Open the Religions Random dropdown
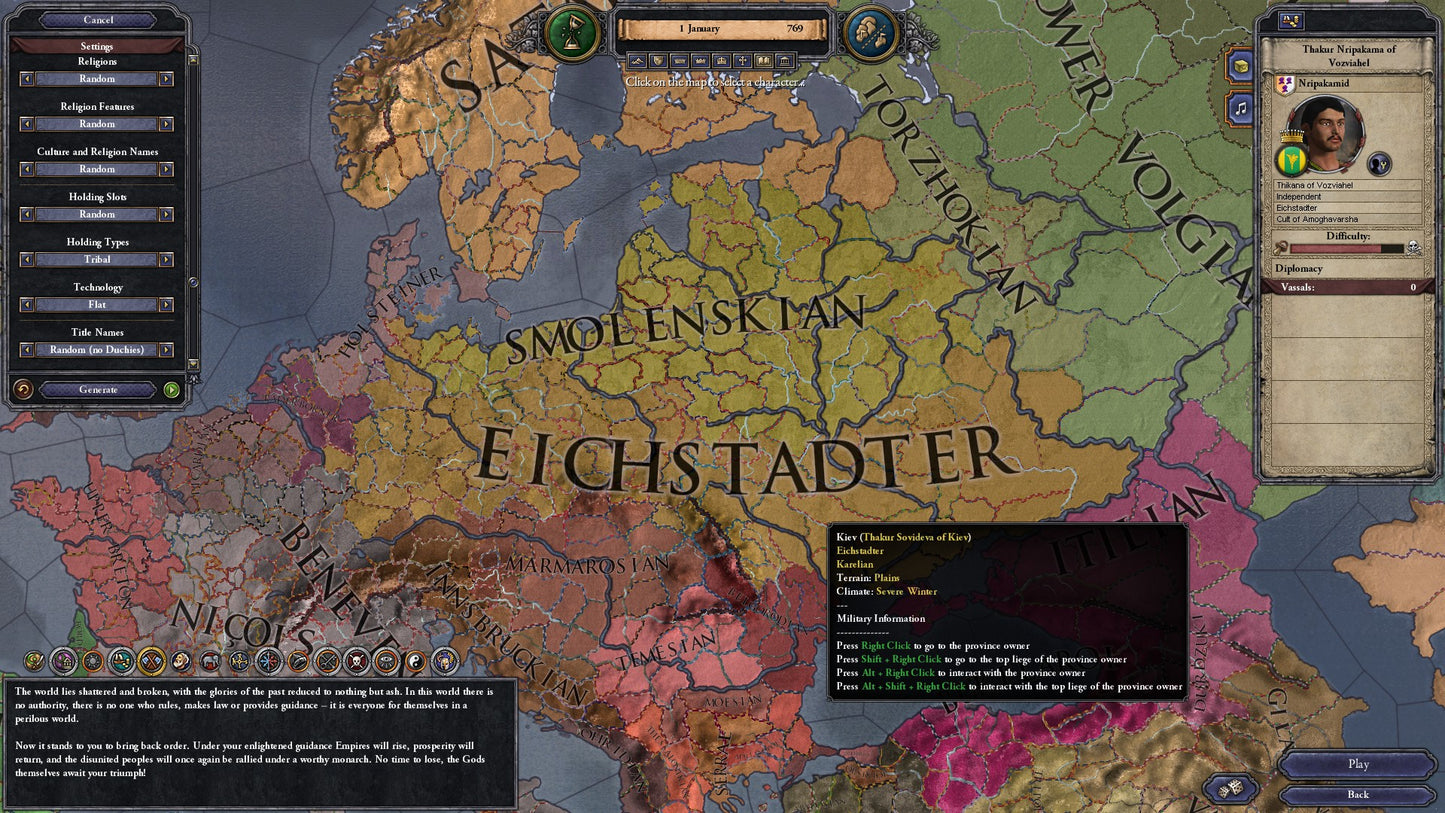Screen dimensions: 1445x813 click(x=95, y=79)
